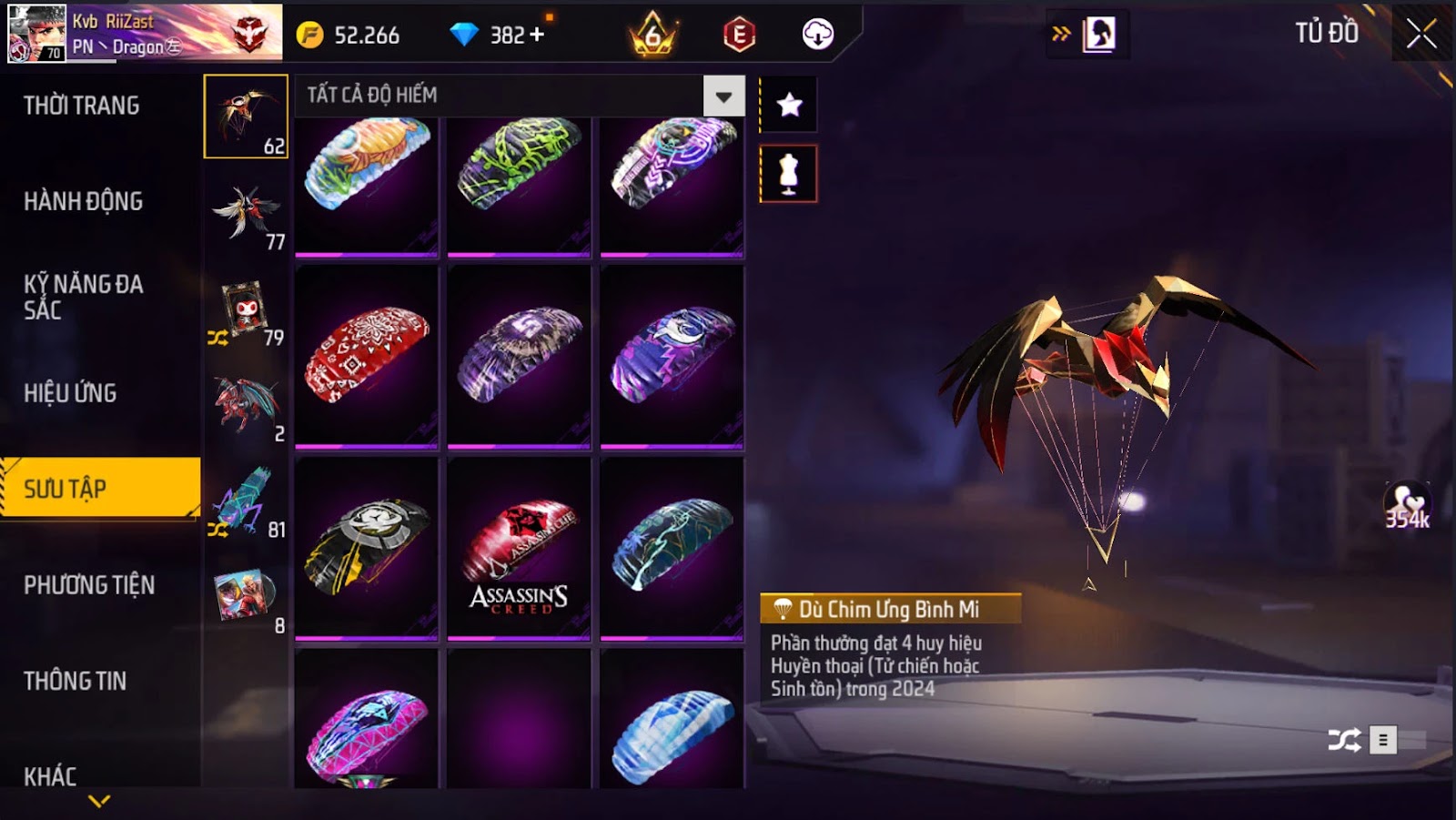
Task: Show the Thông Tin section
Action: coord(75,681)
